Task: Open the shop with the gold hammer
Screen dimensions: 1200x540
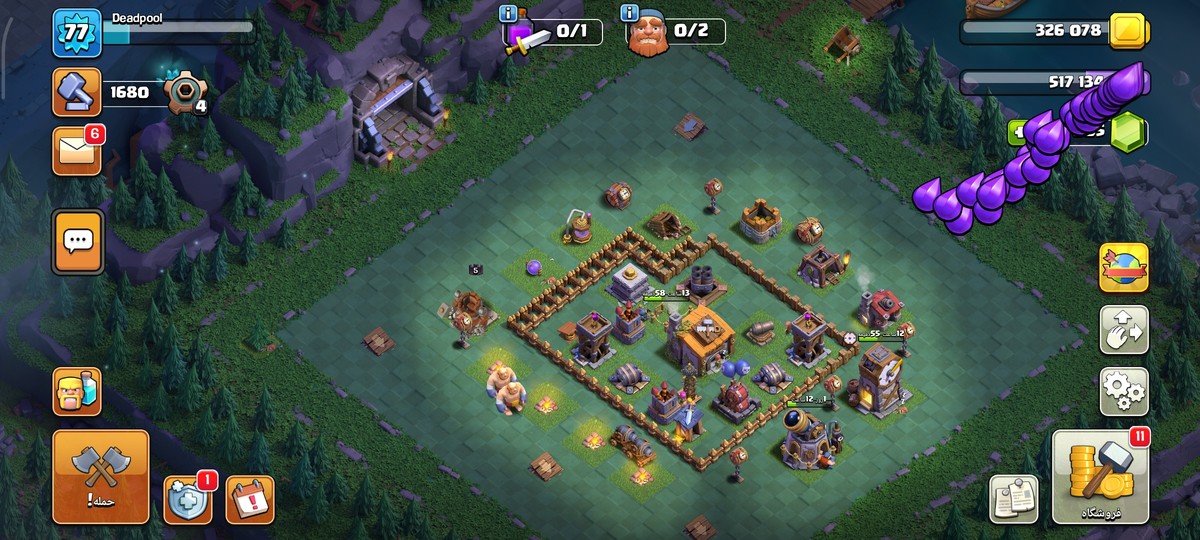Action: [1099, 477]
